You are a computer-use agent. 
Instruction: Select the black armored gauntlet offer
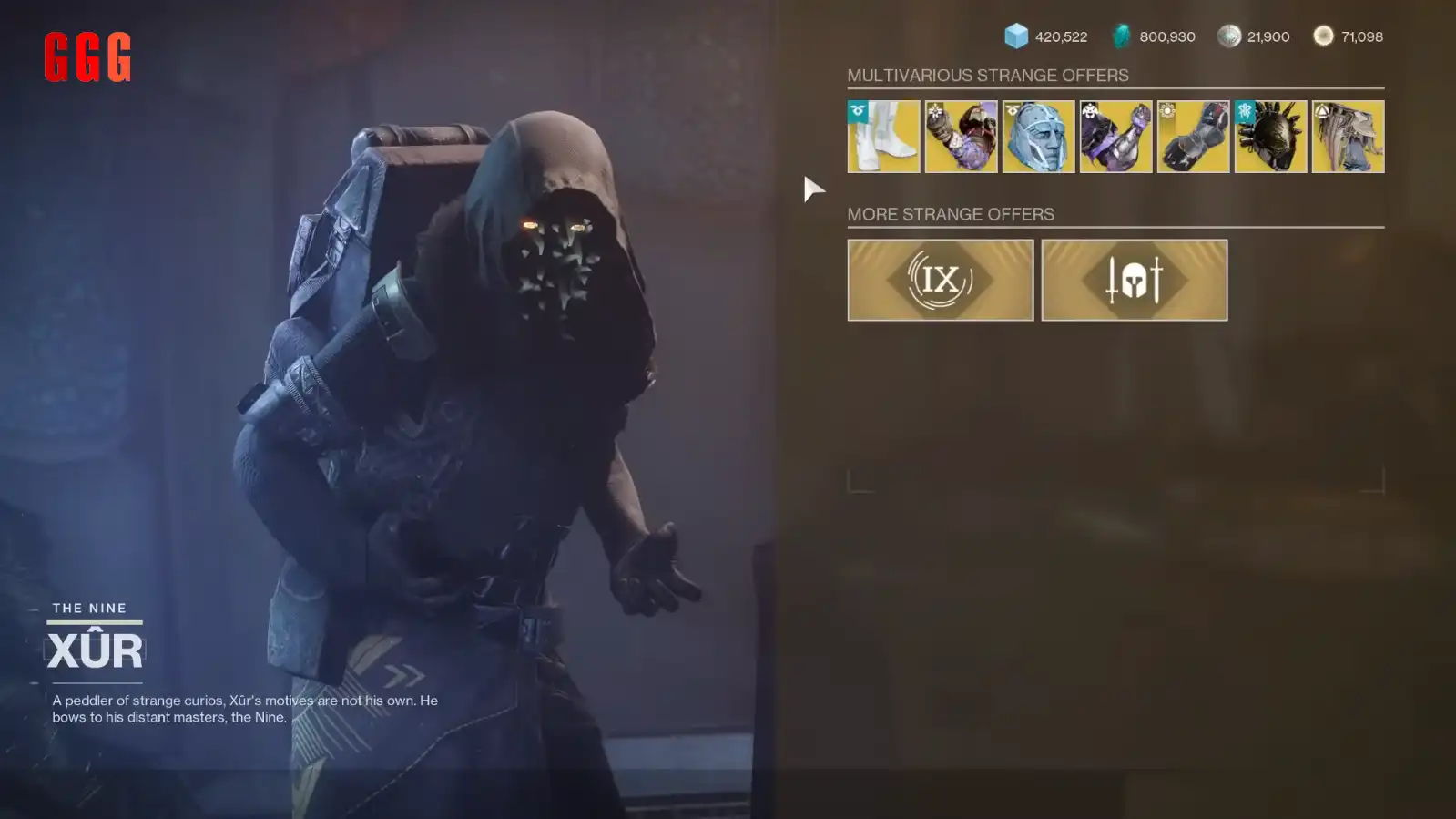point(1192,137)
